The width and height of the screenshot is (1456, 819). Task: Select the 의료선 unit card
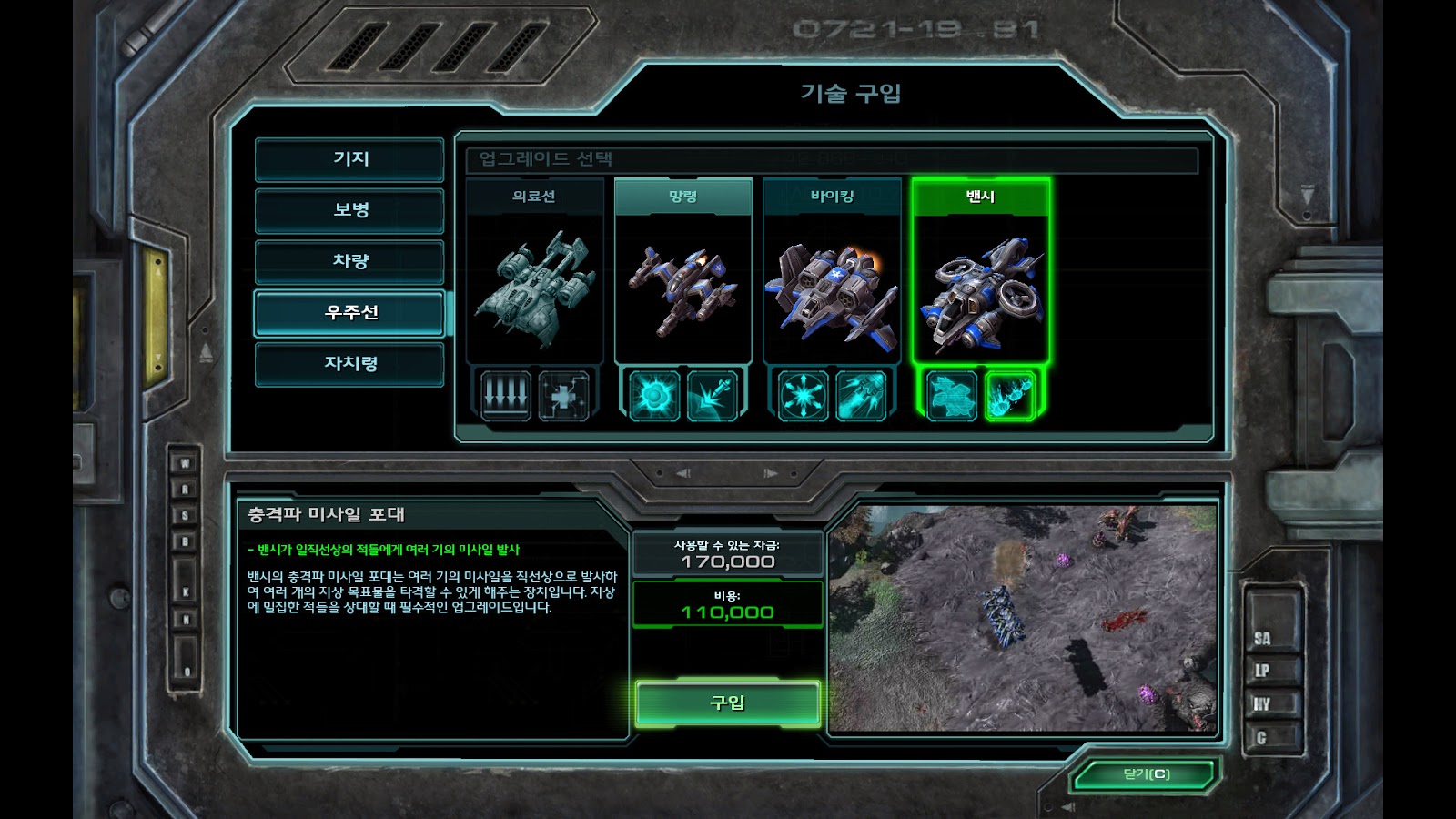pyautogui.click(x=534, y=273)
